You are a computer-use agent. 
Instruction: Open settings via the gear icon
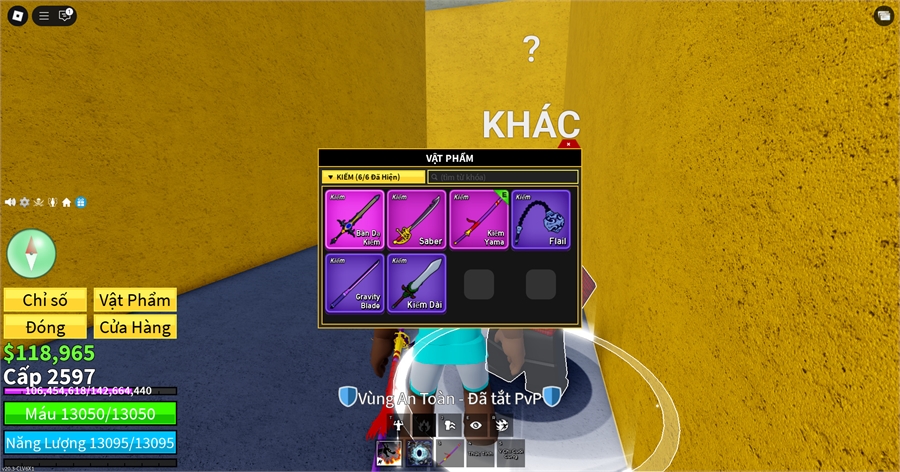[25, 202]
